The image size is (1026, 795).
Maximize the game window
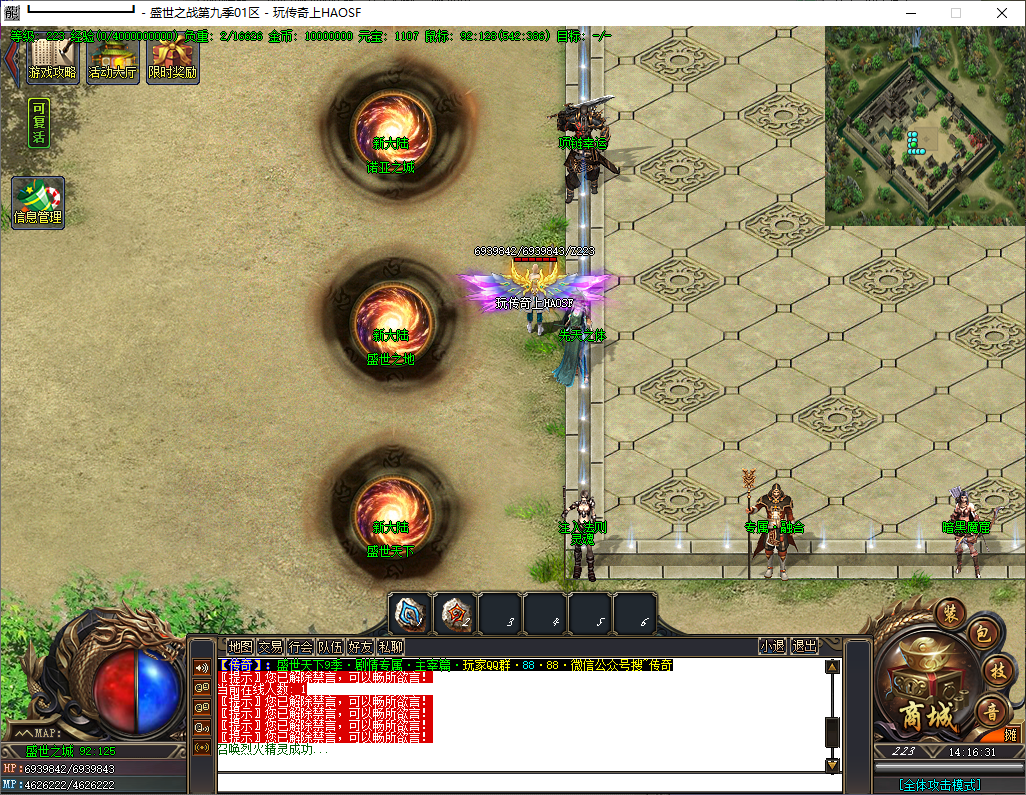[x=955, y=13]
